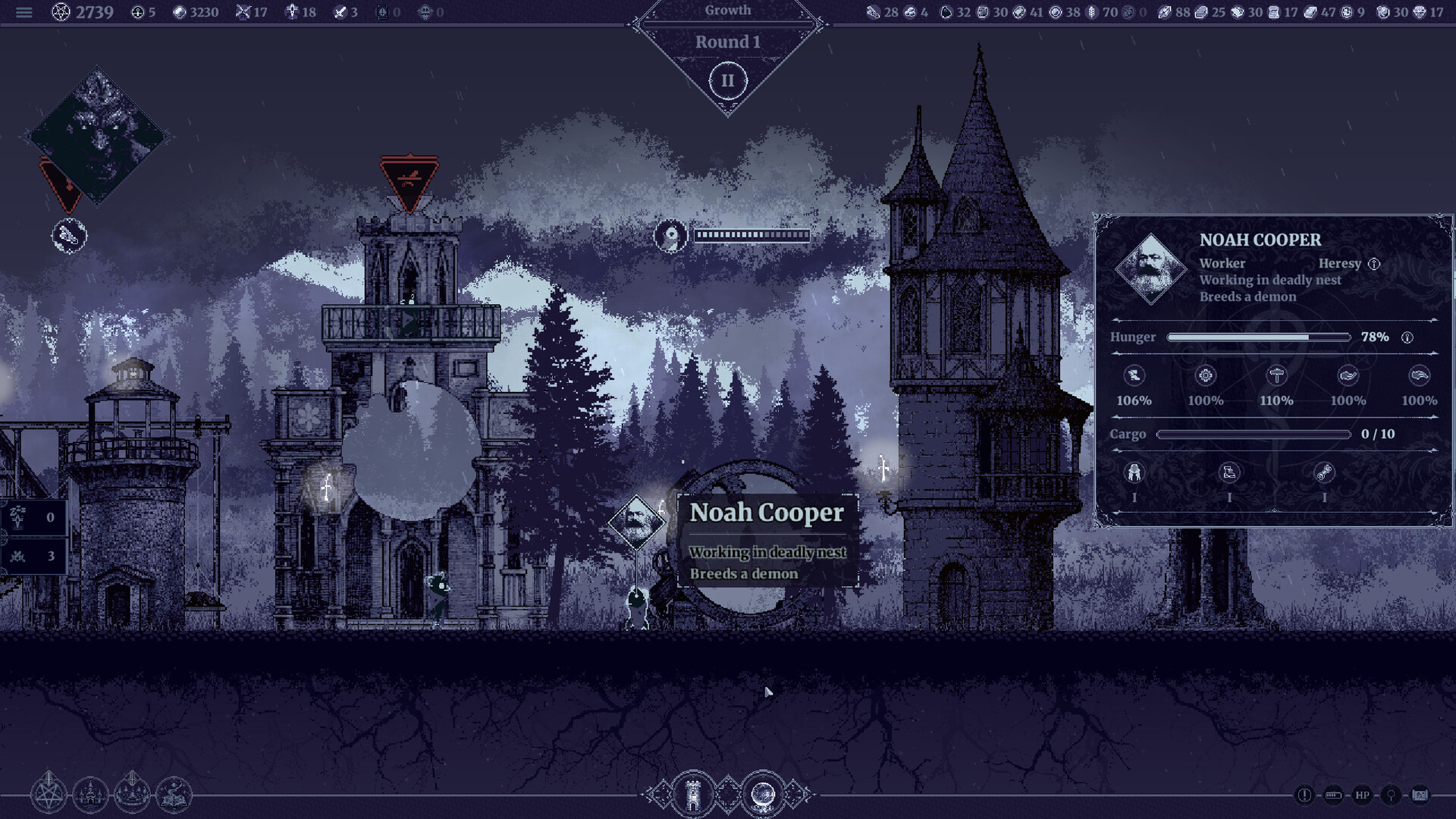The height and width of the screenshot is (819, 1456).
Task: Open the map scroll icon
Action: tap(1420, 795)
